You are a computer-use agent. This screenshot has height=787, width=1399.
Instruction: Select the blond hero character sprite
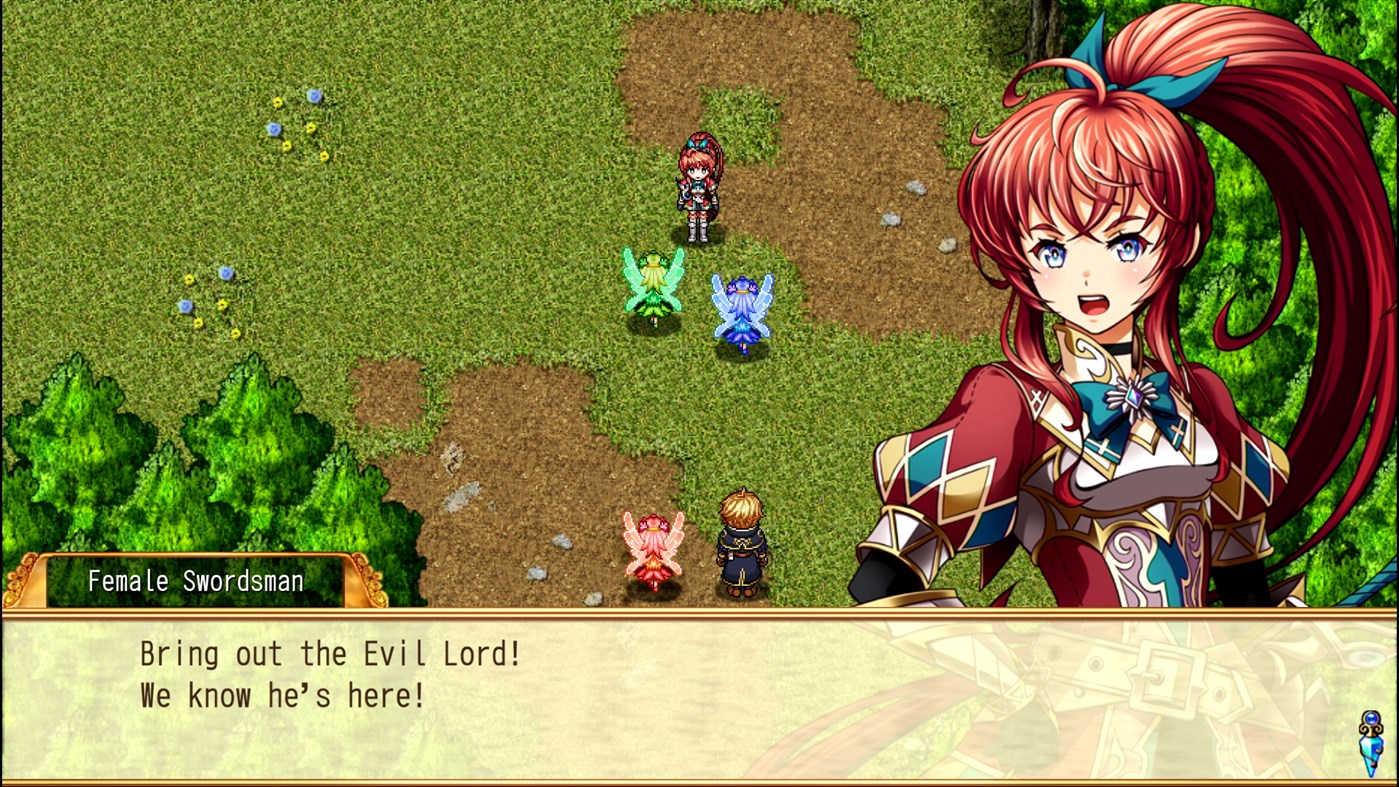pyautogui.click(x=741, y=540)
